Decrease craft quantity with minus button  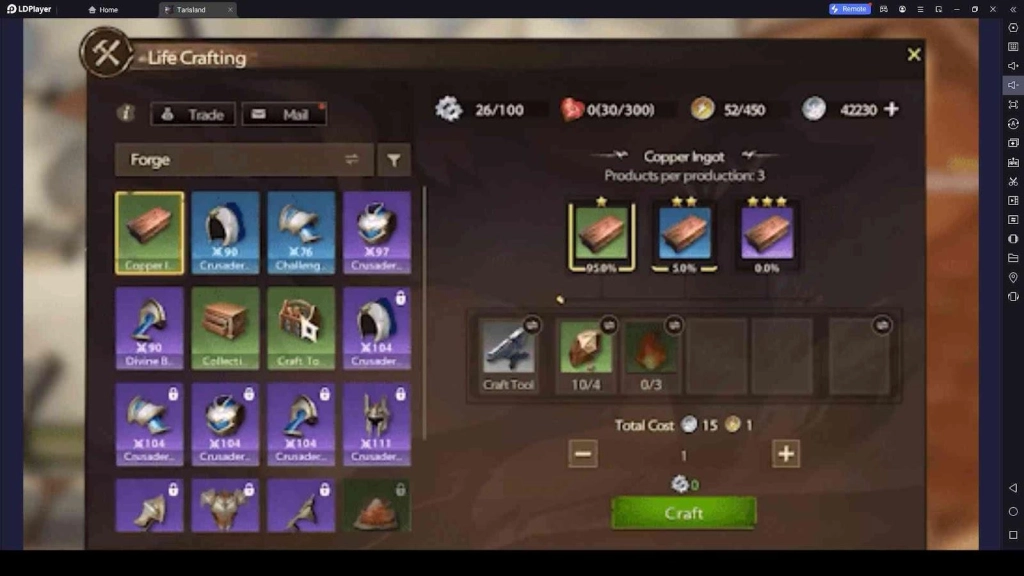tap(583, 454)
